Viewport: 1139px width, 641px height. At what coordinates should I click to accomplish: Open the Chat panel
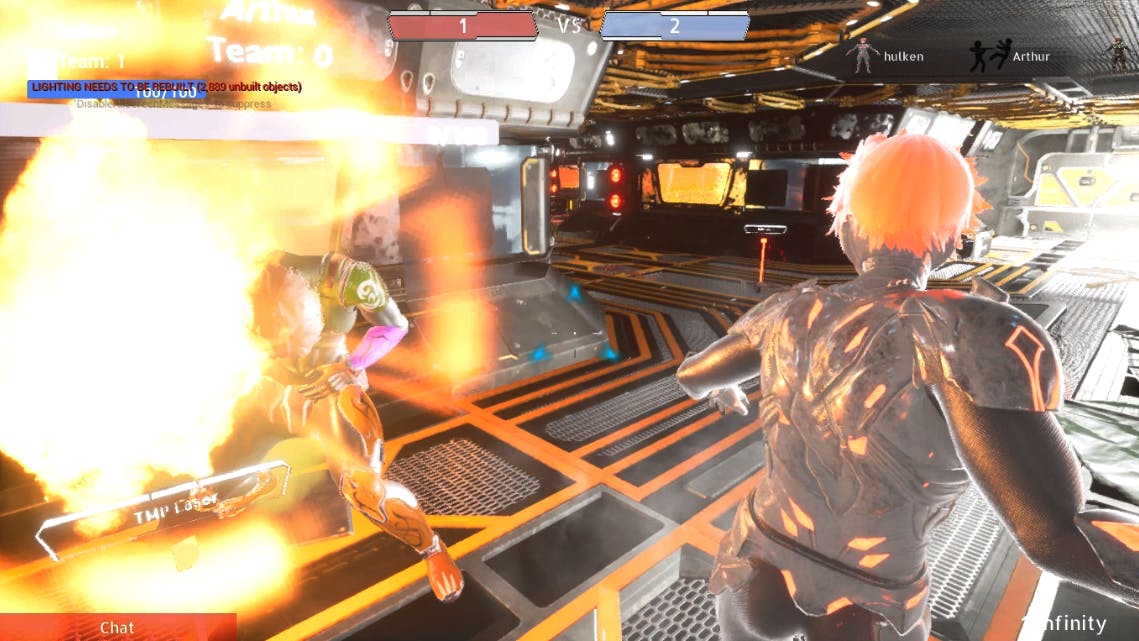[x=117, y=627]
